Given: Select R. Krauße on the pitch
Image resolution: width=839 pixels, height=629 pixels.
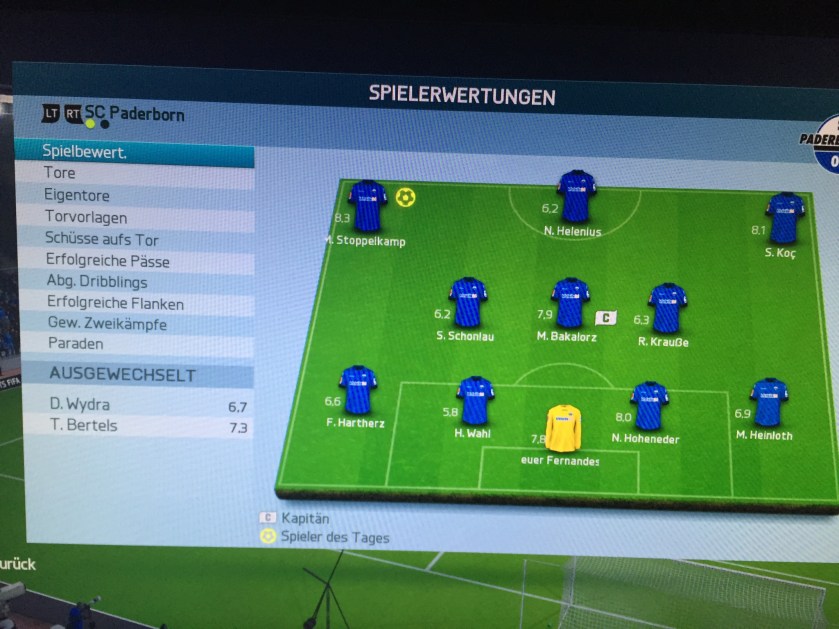Looking at the screenshot, I should 666,307.
